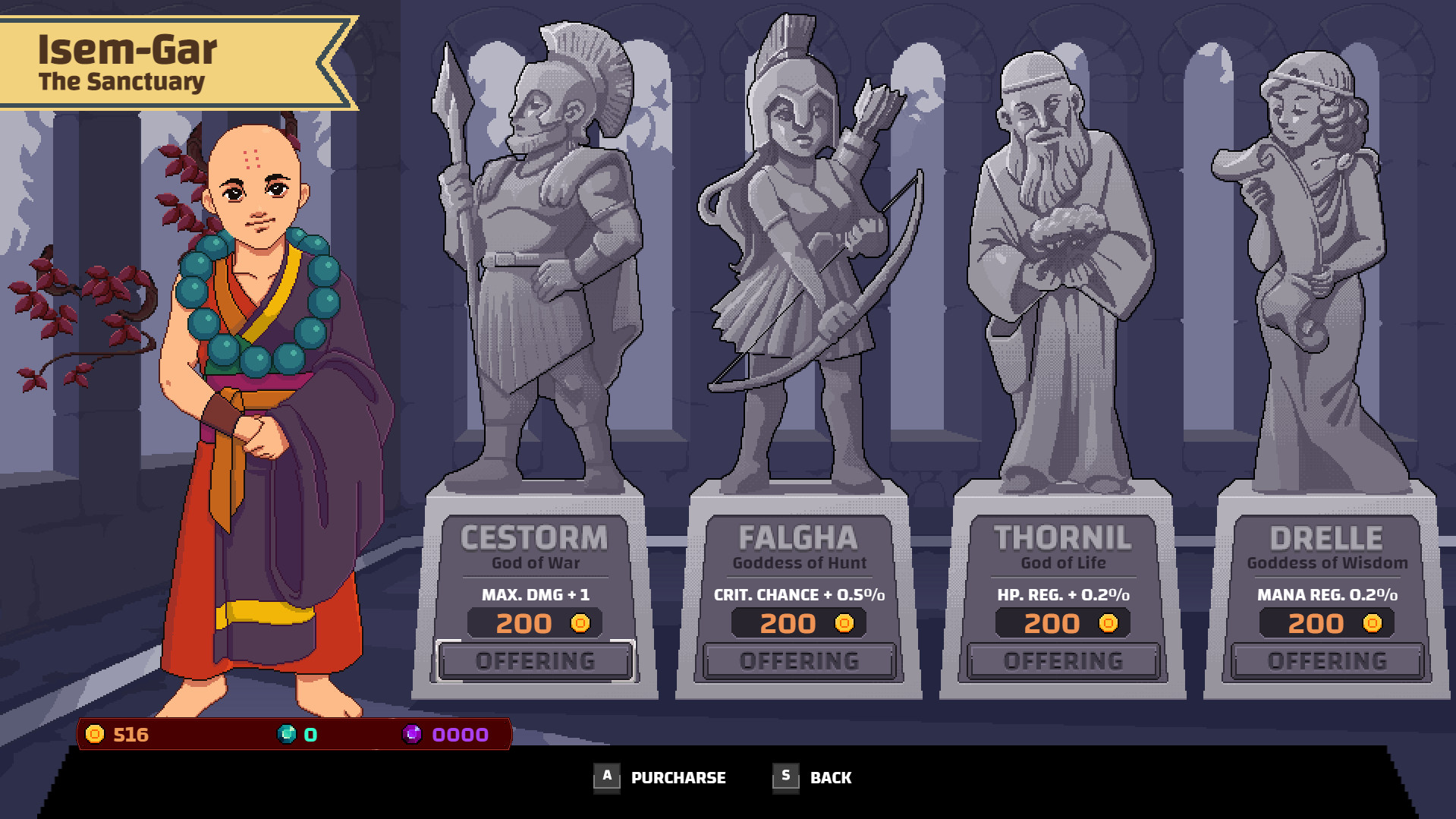Click the gold coin icon in the currency bar

pos(96,734)
